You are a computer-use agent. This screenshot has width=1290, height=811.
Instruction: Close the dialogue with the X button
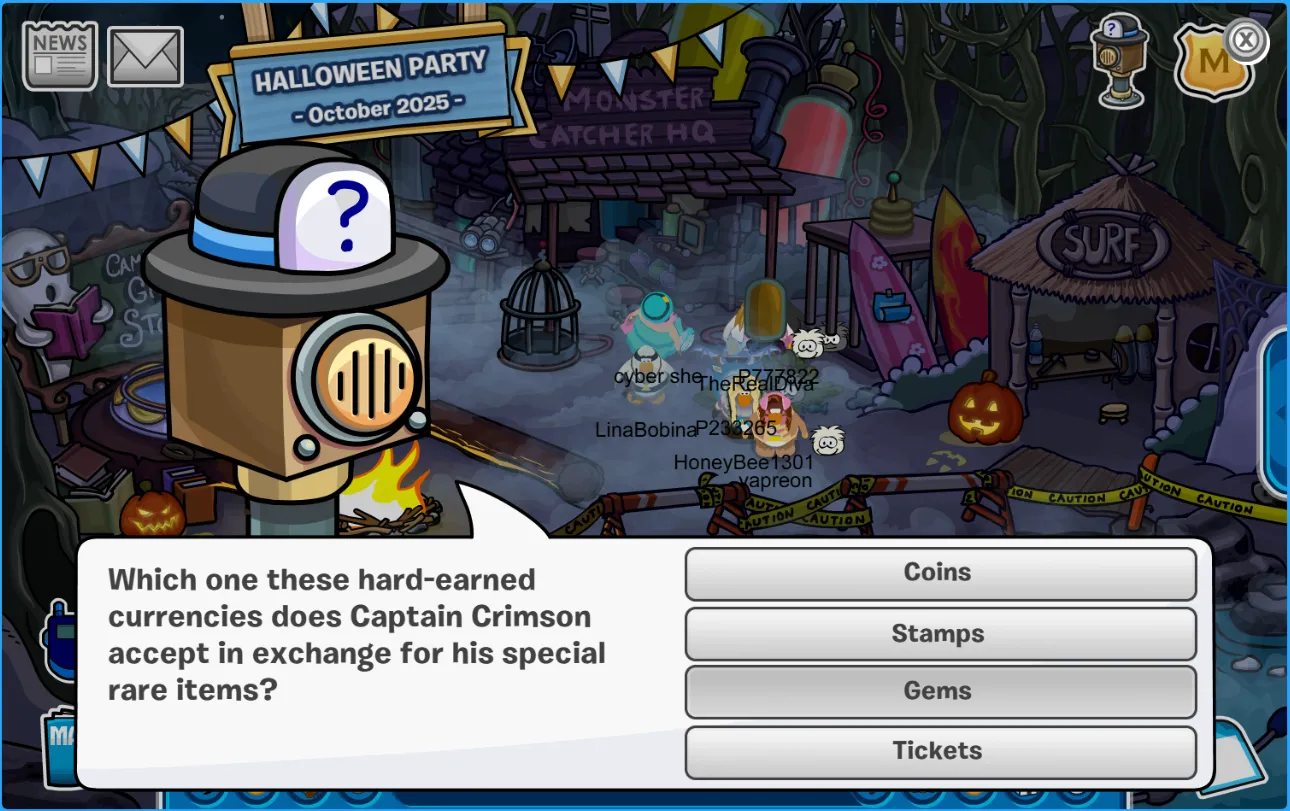point(1246,41)
